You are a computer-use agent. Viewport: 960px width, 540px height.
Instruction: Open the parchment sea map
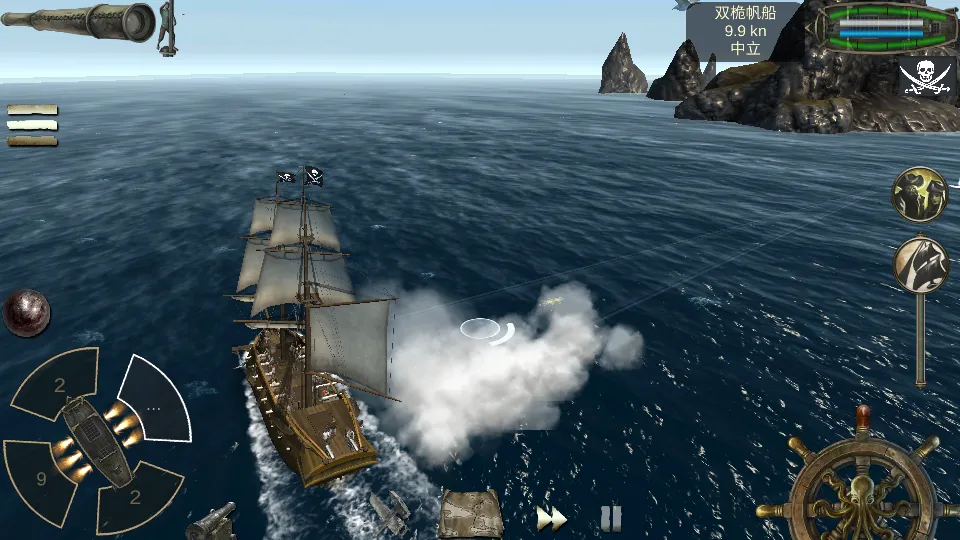tap(470, 514)
